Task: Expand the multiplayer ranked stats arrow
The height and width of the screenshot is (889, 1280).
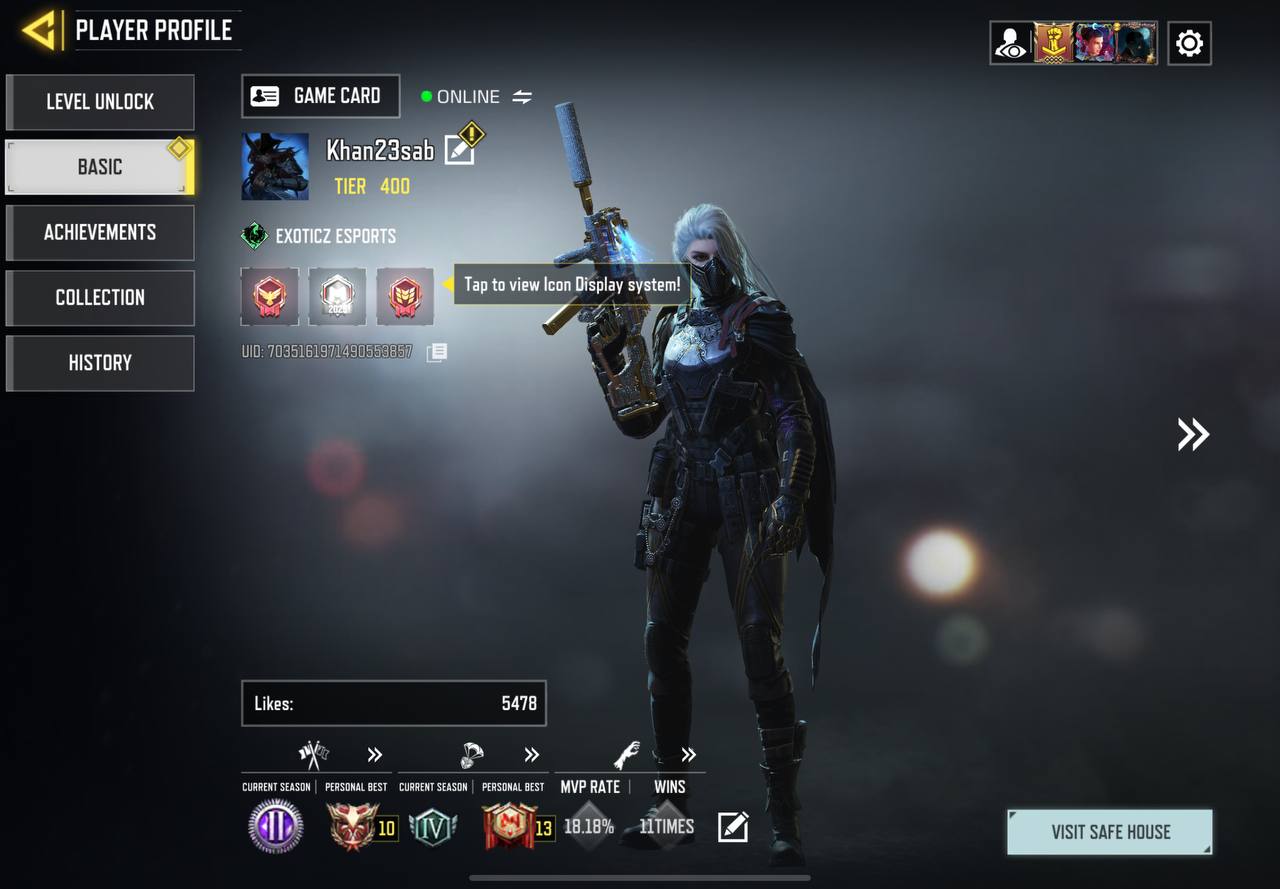Action: pyautogui.click(x=375, y=755)
